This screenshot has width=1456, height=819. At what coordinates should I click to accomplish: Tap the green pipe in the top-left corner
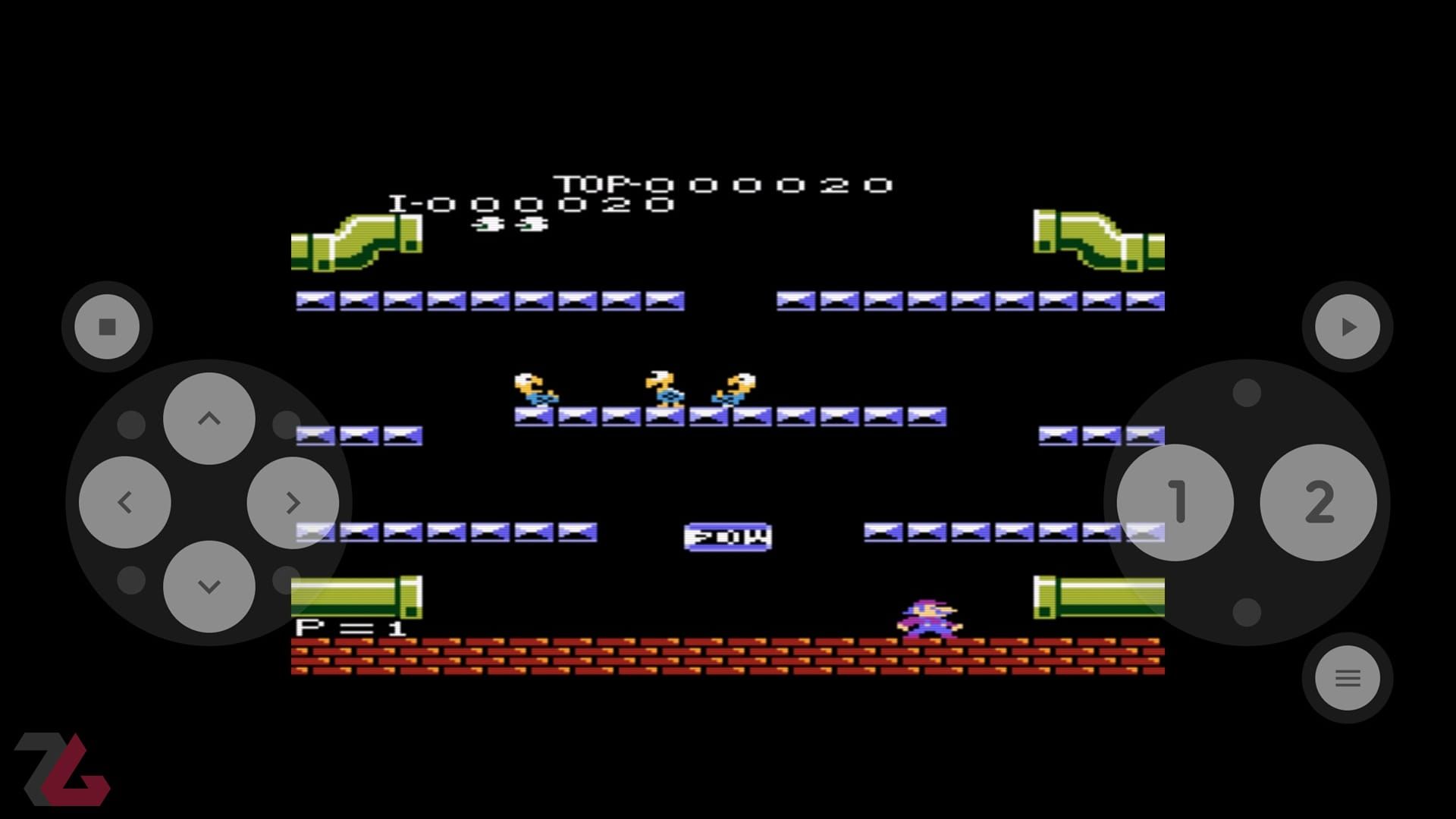[356, 243]
